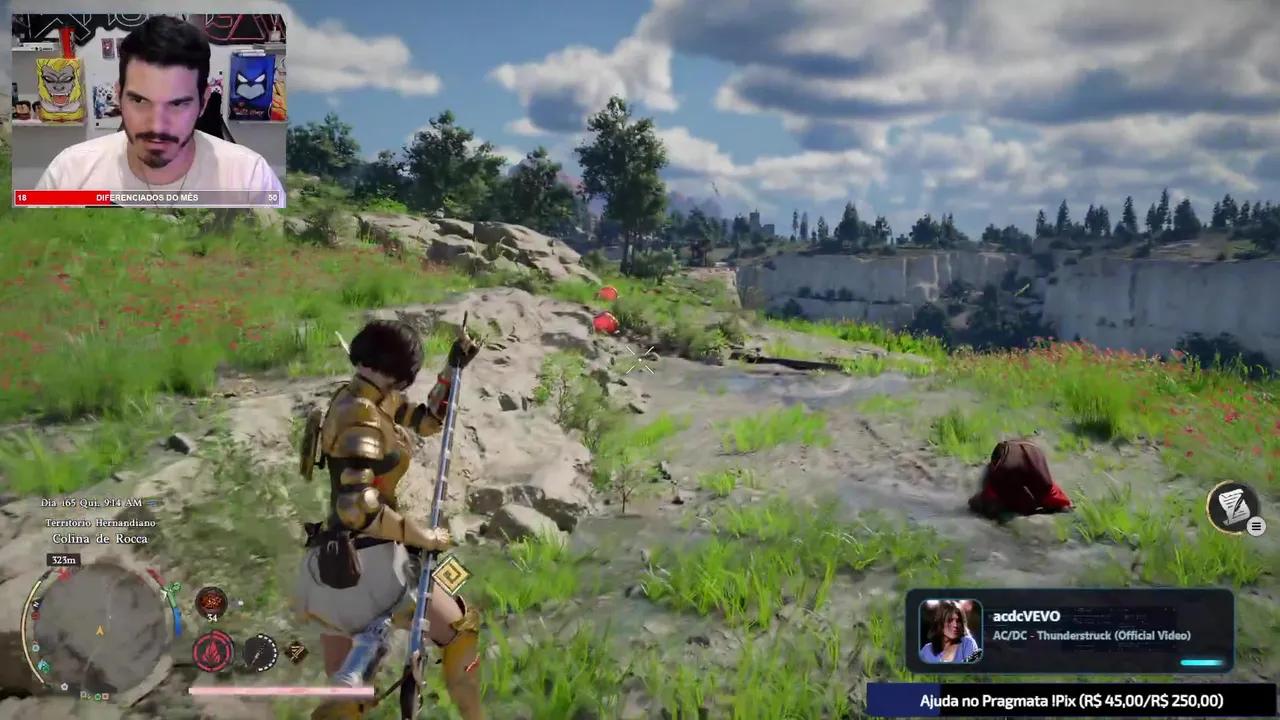Click the AC/DC Thunderstruck video thumbnail
The width and height of the screenshot is (1280, 720).
(950, 630)
